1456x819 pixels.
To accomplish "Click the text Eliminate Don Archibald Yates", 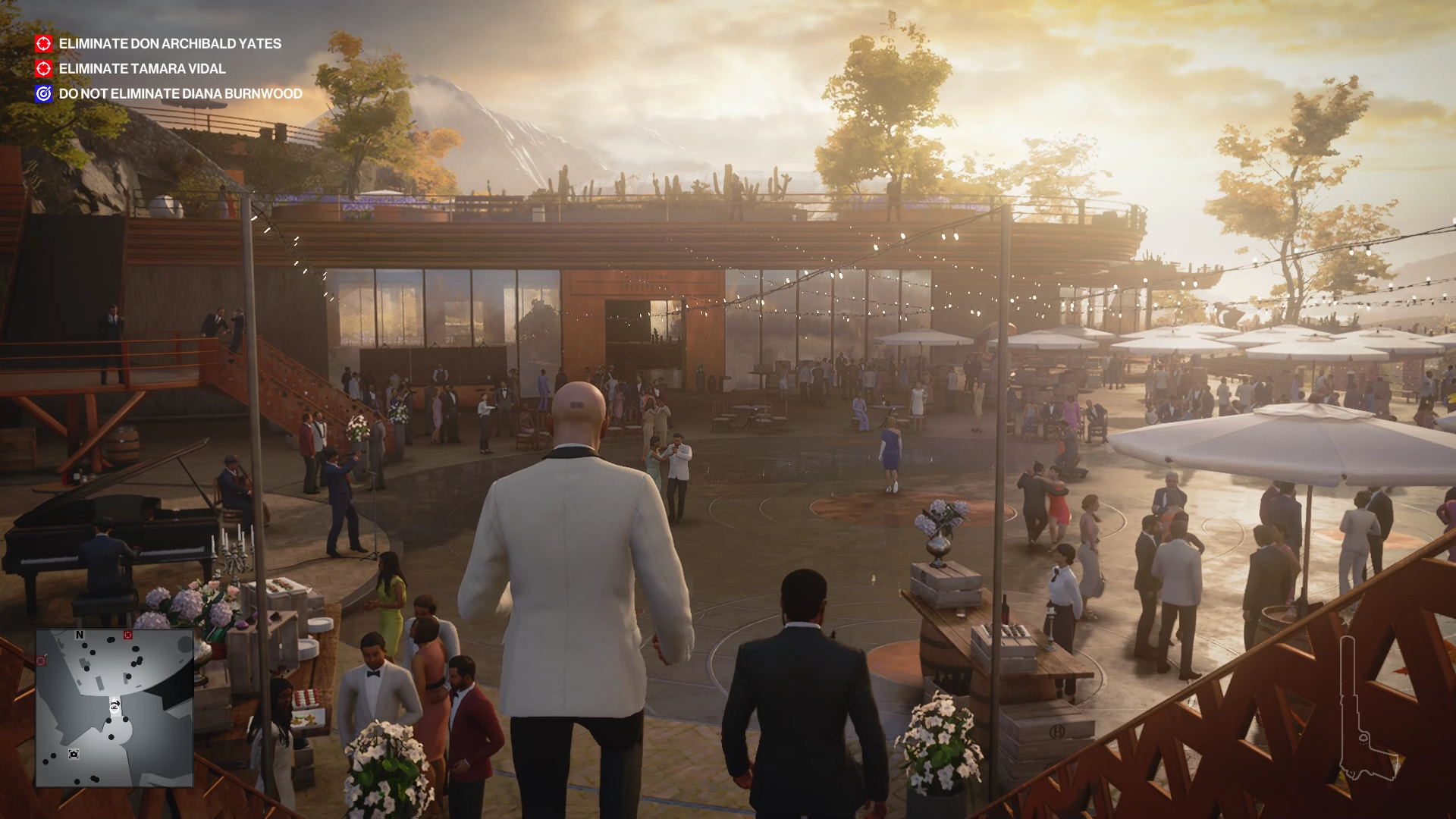I will click(x=171, y=44).
